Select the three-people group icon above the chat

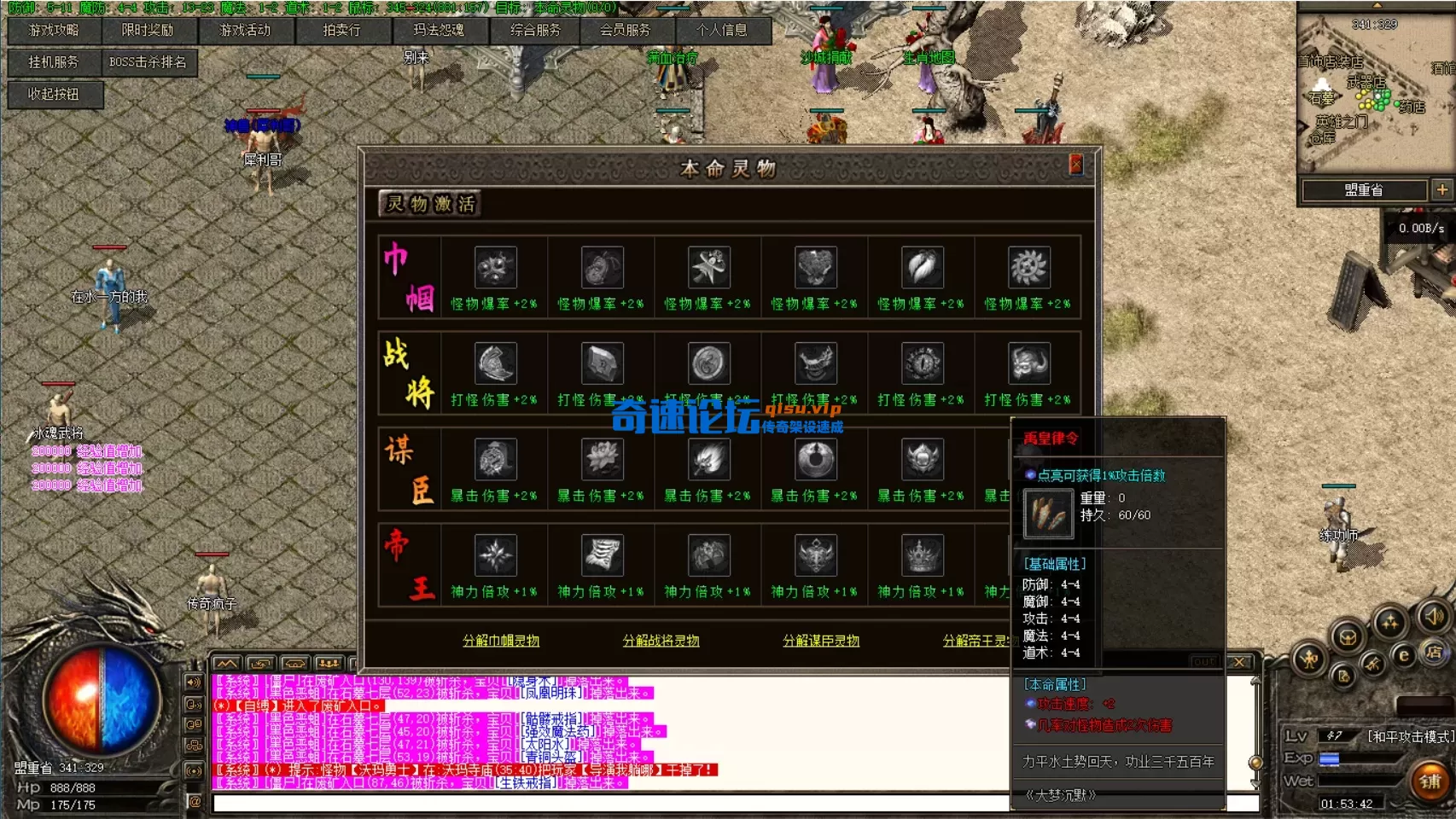[x=329, y=664]
